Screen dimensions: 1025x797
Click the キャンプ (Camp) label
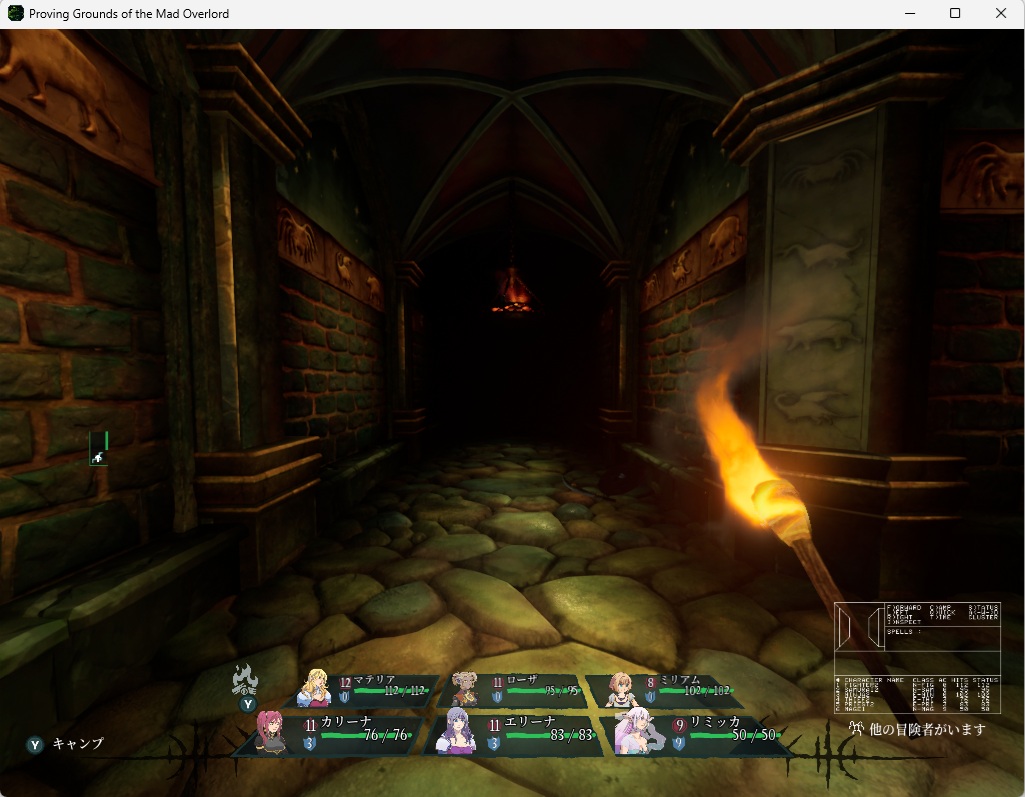[77, 744]
